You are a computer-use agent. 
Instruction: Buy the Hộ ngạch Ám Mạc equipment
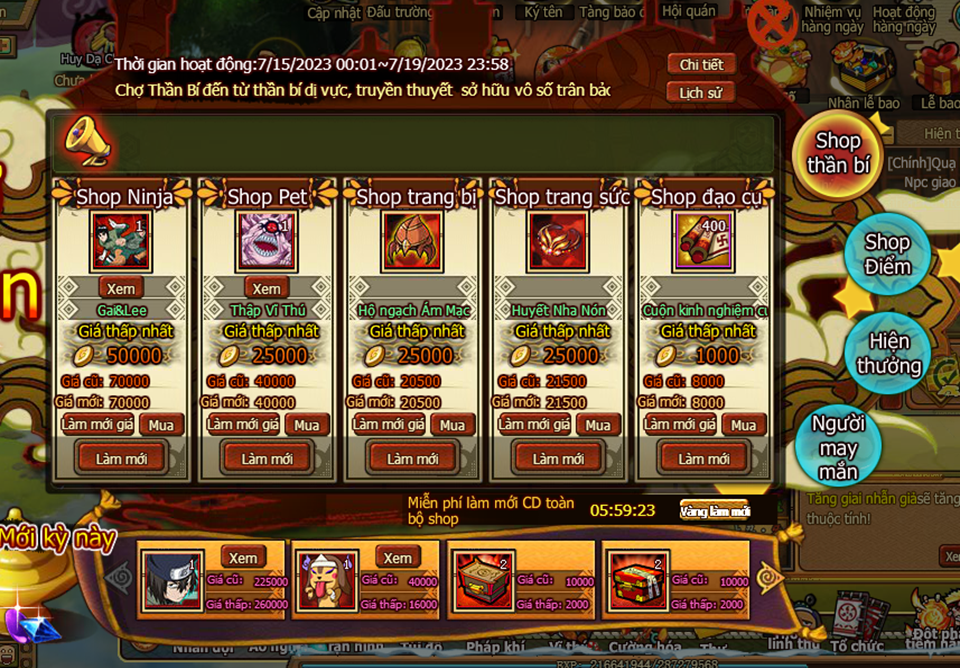point(452,425)
